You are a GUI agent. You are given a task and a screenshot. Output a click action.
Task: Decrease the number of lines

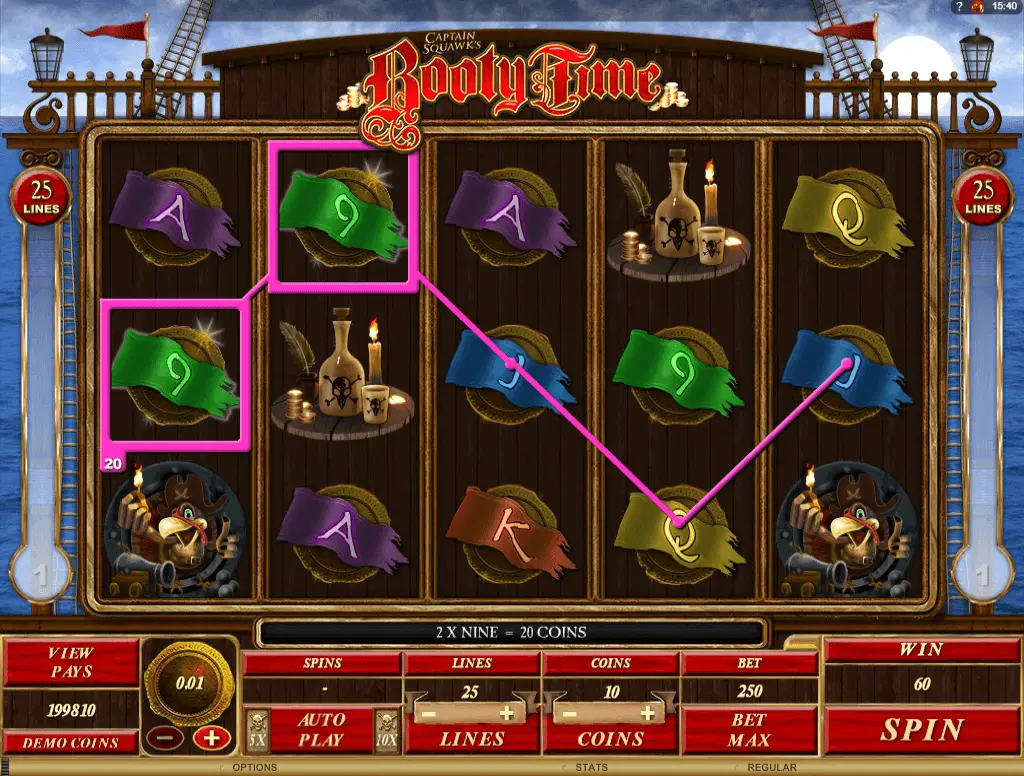(428, 714)
